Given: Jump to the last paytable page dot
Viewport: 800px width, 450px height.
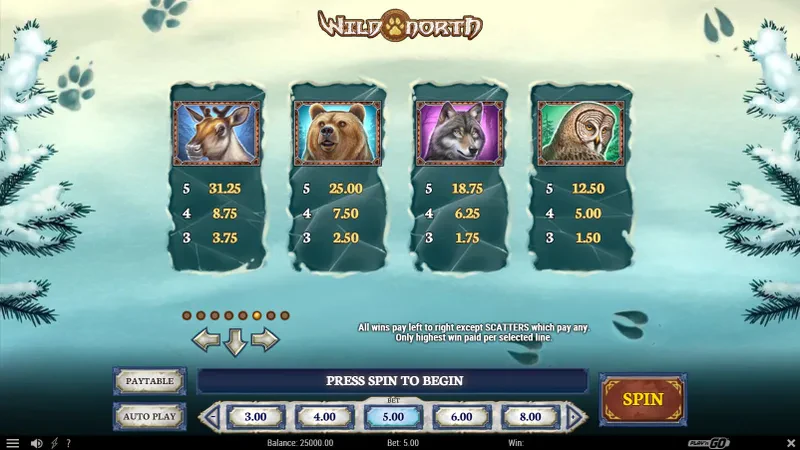Looking at the screenshot, I should (x=285, y=315).
